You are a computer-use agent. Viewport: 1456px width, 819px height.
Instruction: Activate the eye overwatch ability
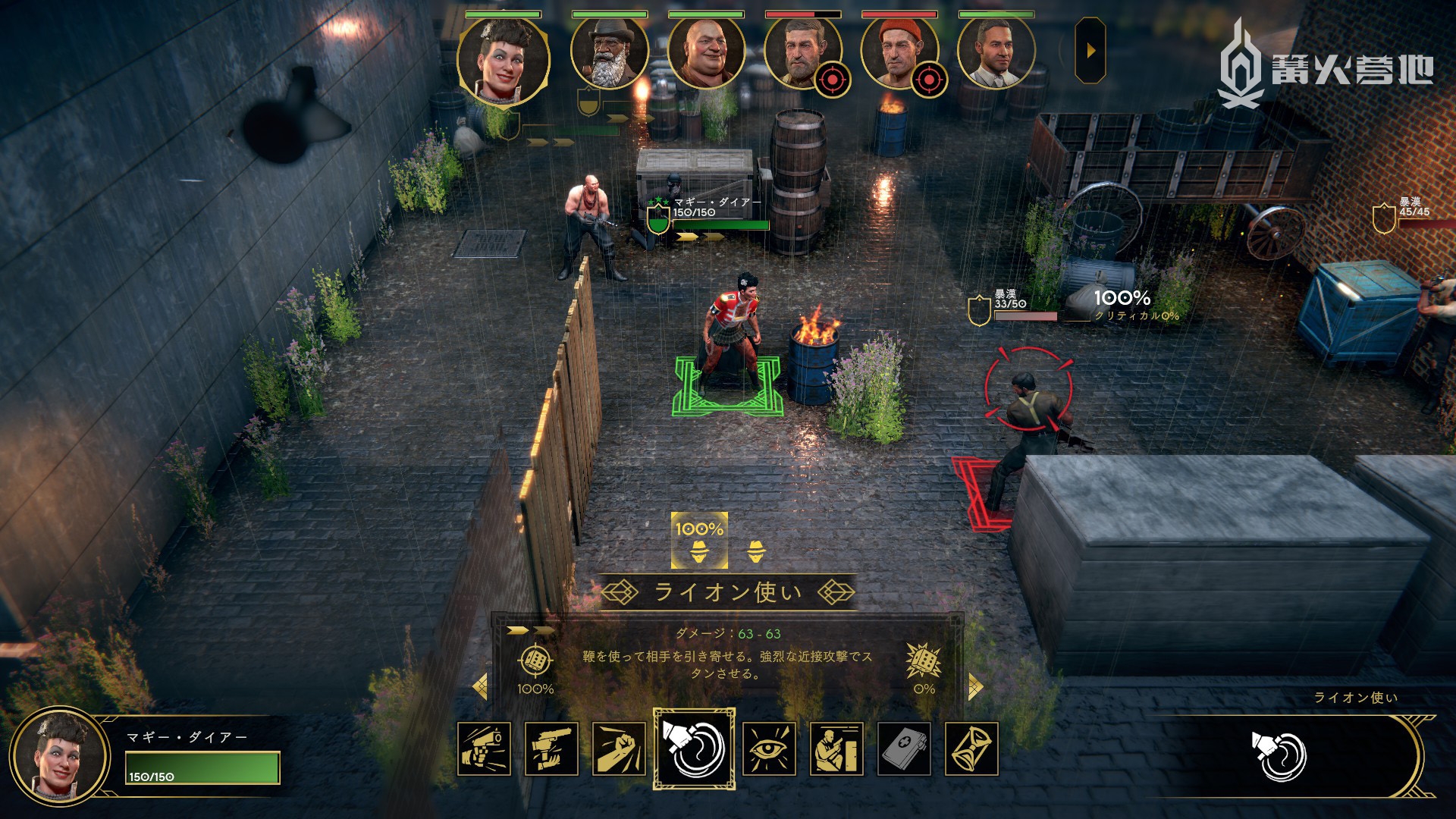click(x=769, y=749)
